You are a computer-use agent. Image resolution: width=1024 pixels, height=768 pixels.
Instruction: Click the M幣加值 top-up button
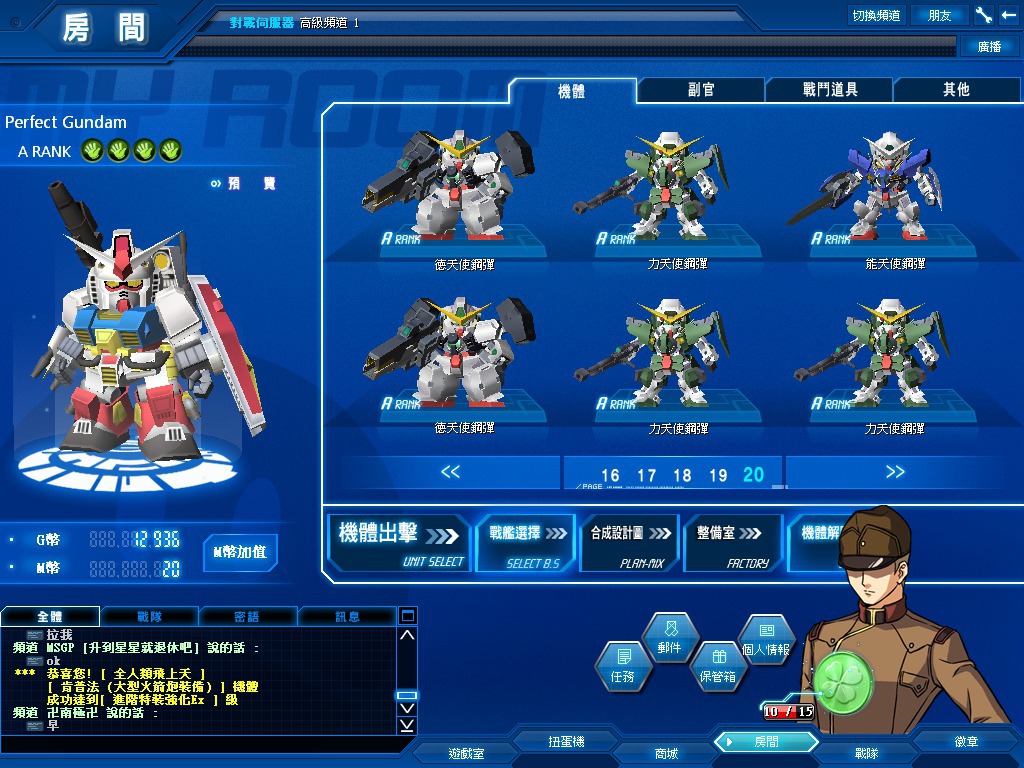240,552
